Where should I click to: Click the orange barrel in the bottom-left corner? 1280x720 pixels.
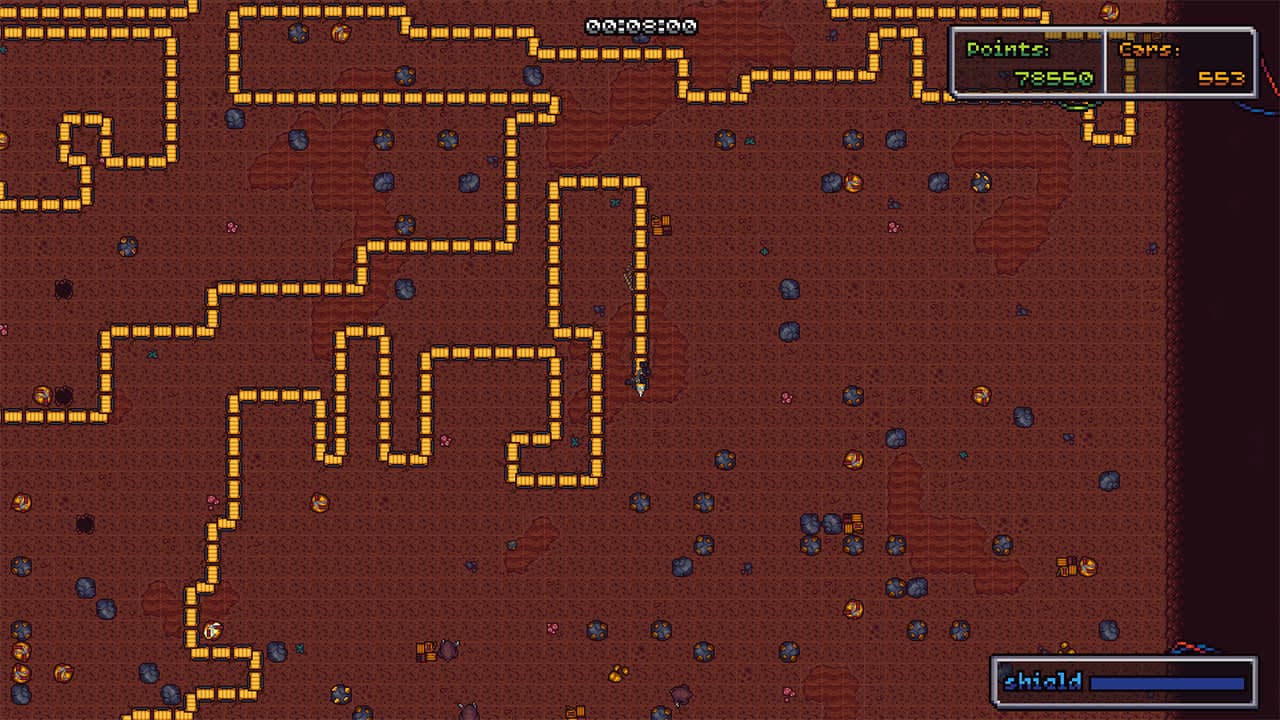point(22,671)
